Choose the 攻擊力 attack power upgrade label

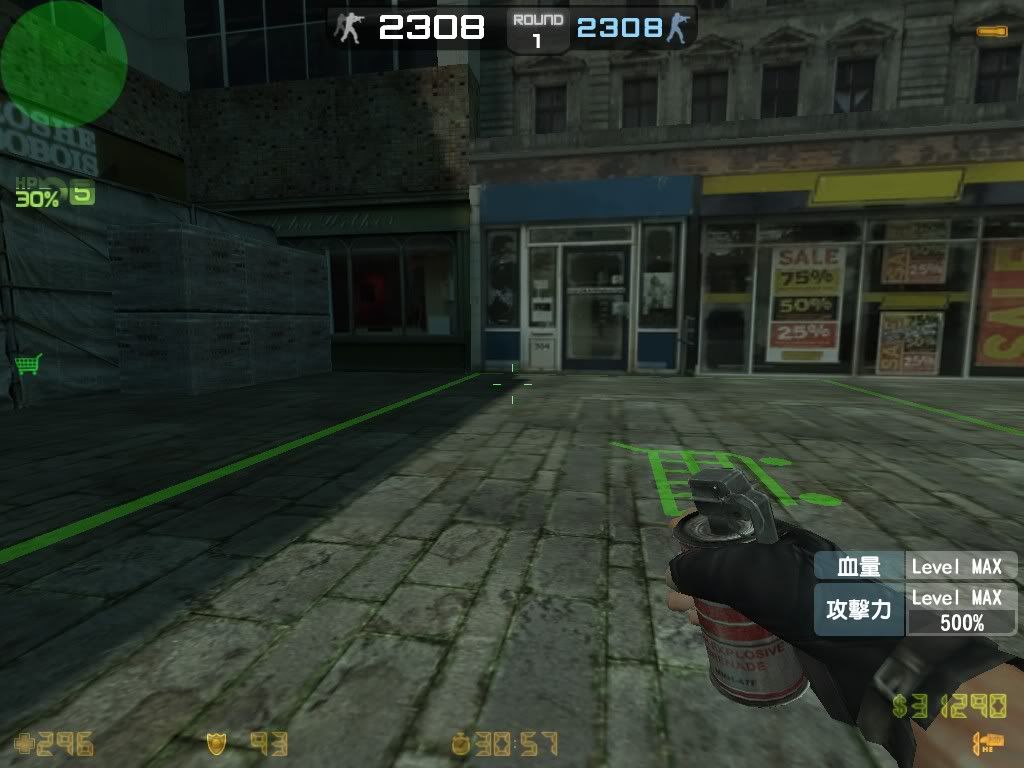click(x=859, y=610)
